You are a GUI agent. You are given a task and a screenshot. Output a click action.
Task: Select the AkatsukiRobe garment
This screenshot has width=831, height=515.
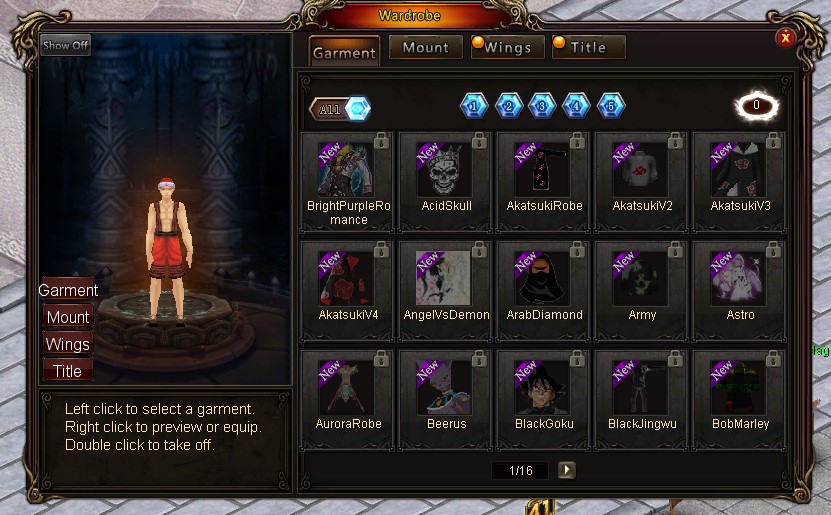click(x=544, y=169)
